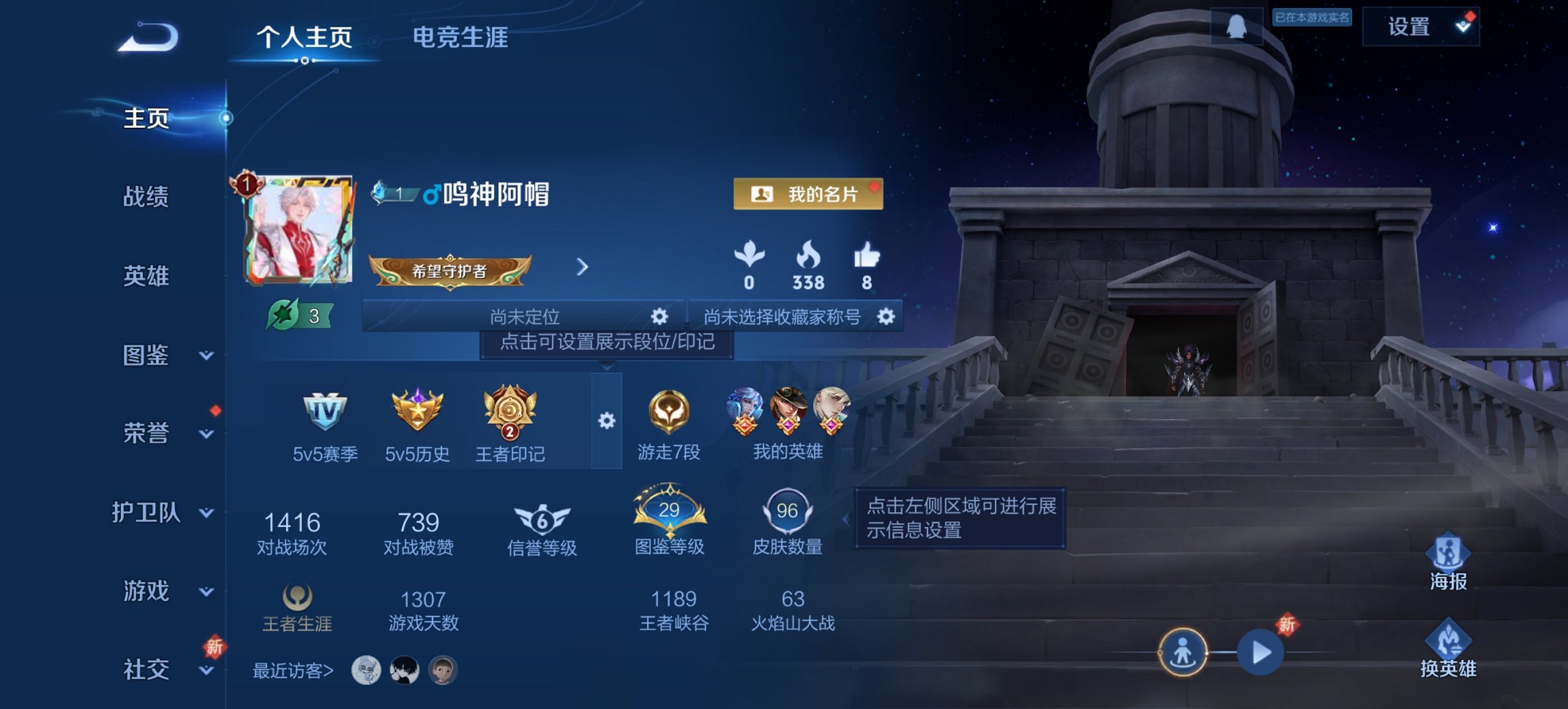Toggle the 尚未定位 display setting gear
The height and width of the screenshot is (709, 1568).
pyautogui.click(x=658, y=317)
